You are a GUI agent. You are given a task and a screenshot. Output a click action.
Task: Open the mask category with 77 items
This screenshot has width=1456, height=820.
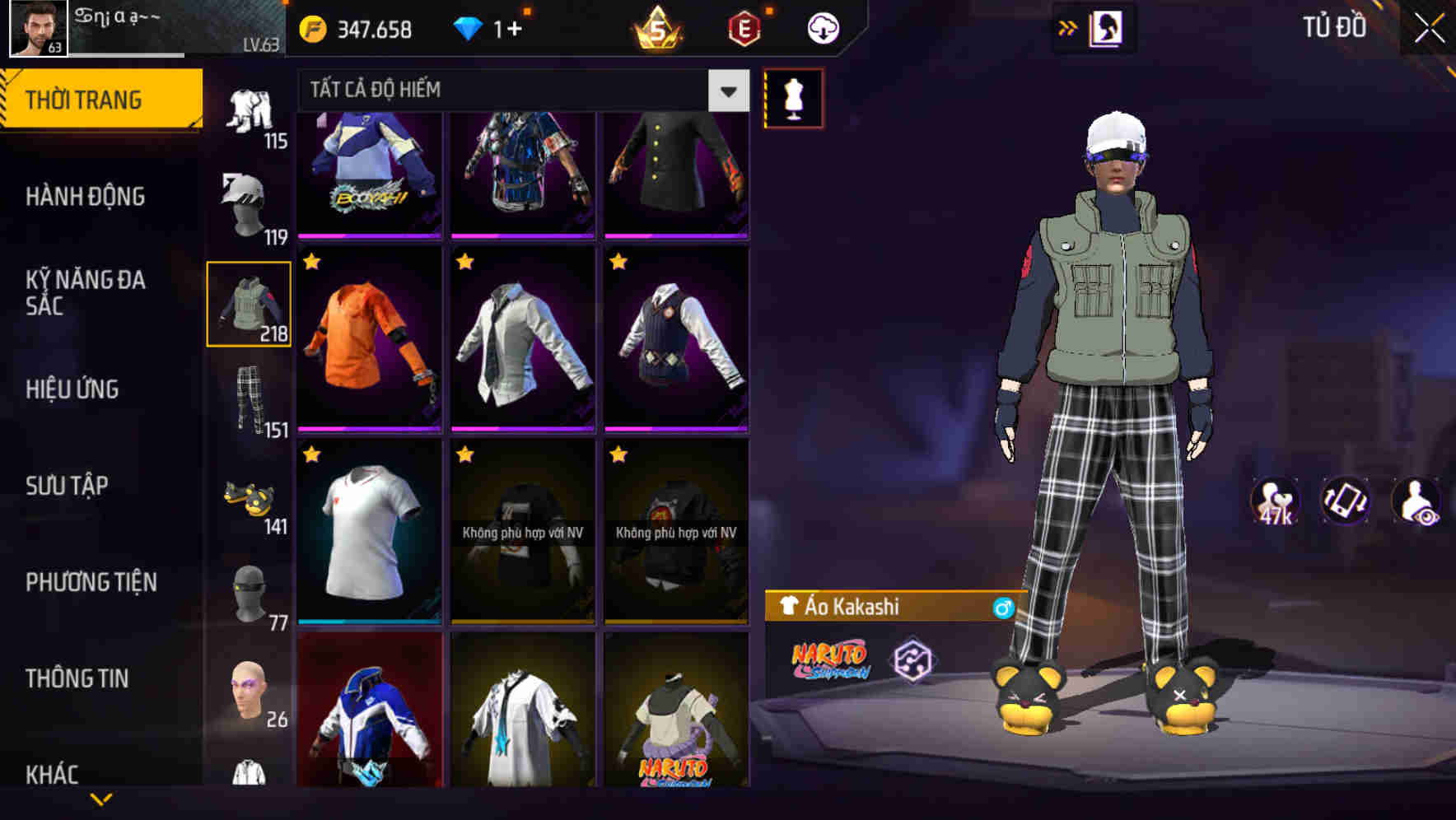coord(247,593)
